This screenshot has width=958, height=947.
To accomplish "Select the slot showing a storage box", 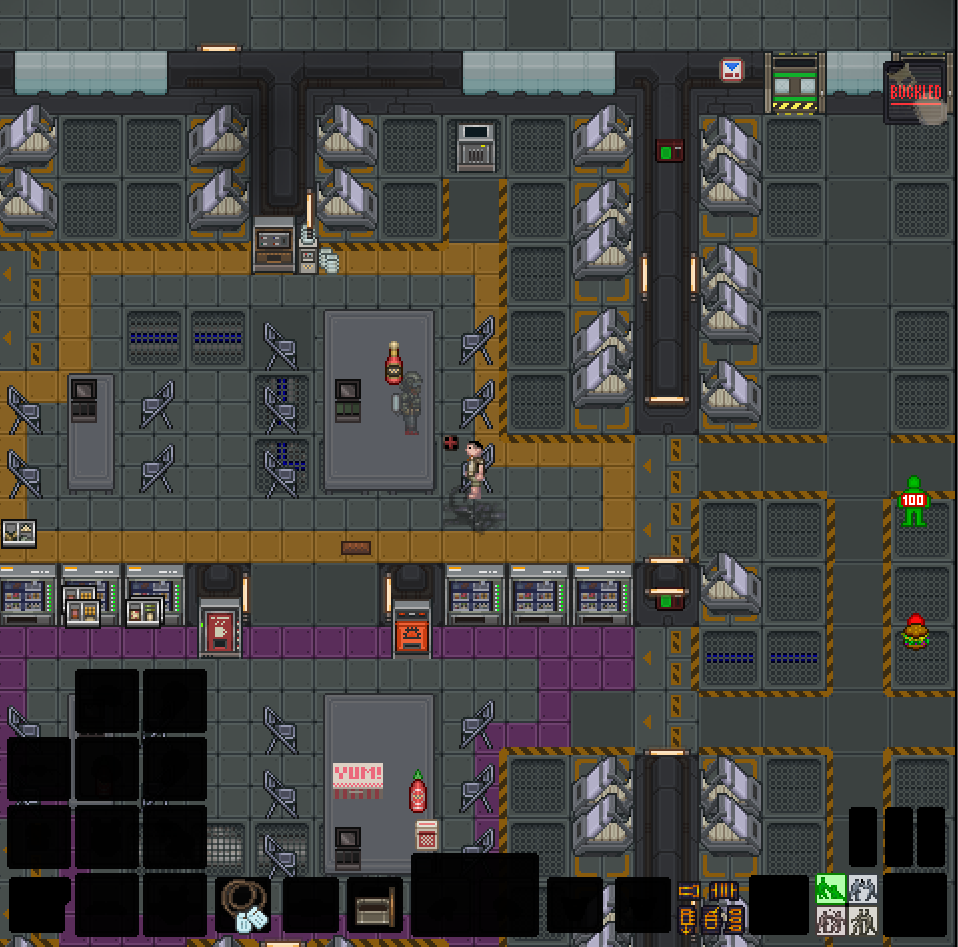I will tap(375, 906).
